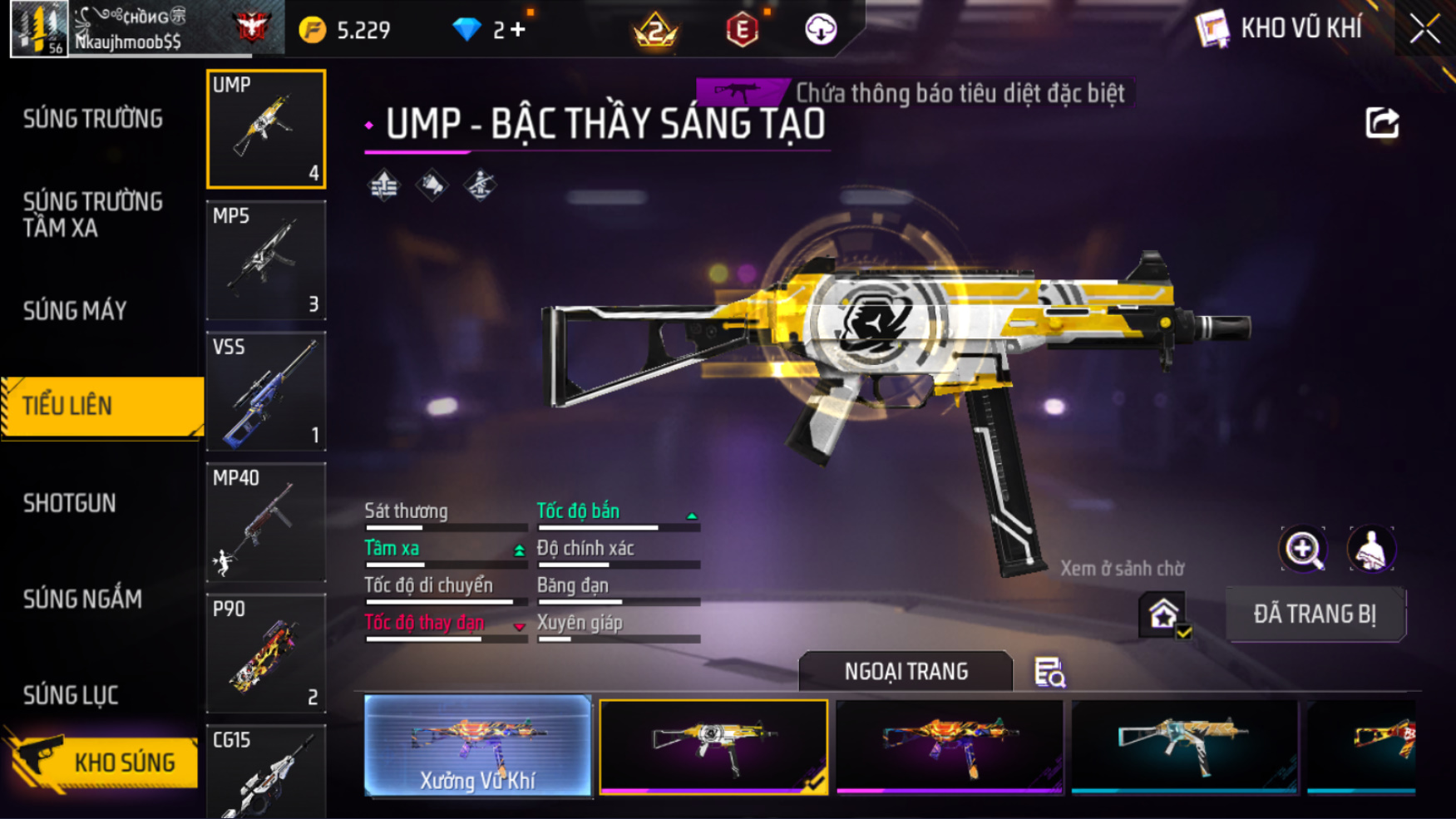Image resolution: width=1456 pixels, height=819 pixels.
Task: Click the Đã Trang Bị button
Action: point(1315,614)
